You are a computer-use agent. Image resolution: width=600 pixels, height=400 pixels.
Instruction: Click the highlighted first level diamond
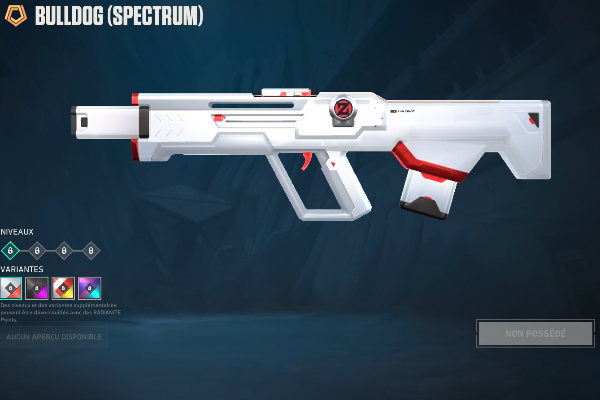(x=11, y=250)
